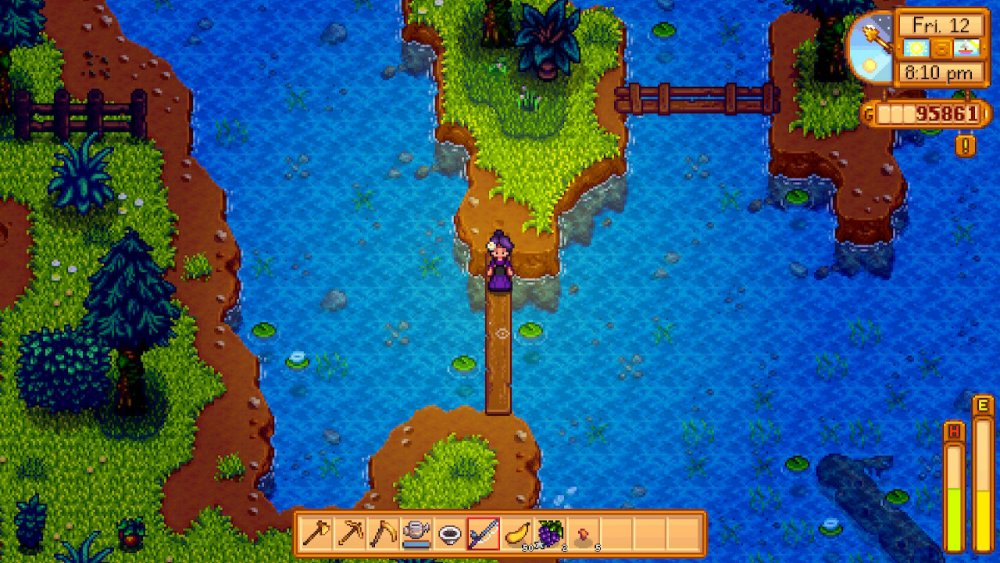
Task: Equip the pickaxe from the toolbar
Action: pyautogui.click(x=350, y=533)
